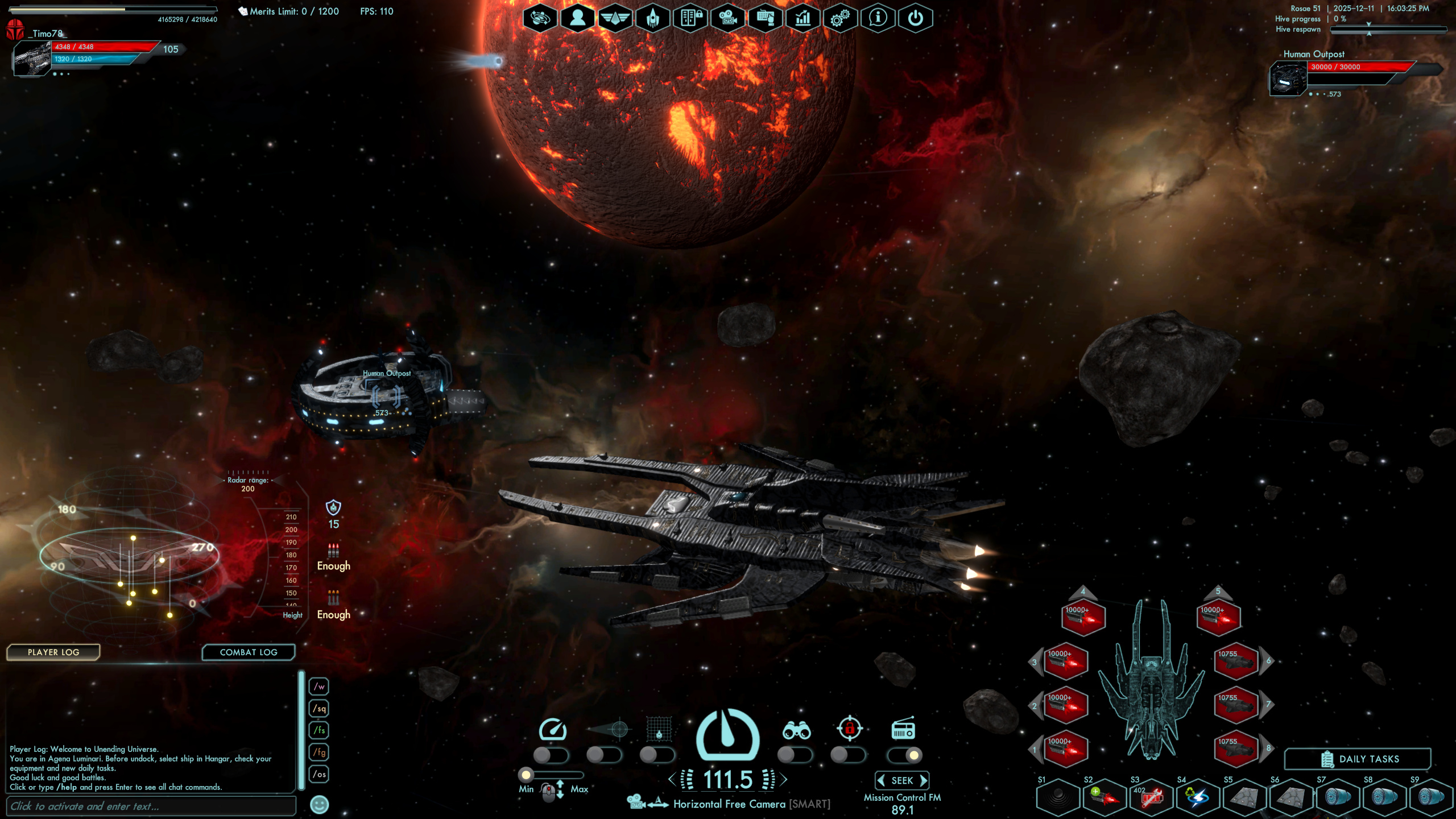Viewport: 1456px width, 819px height.
Task: Open the emoji smiley picker
Action: tap(320, 804)
